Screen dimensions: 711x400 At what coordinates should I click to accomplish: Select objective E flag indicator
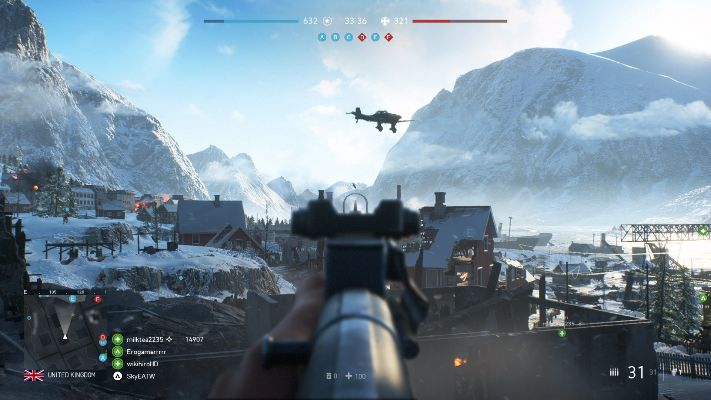pyautogui.click(x=375, y=37)
